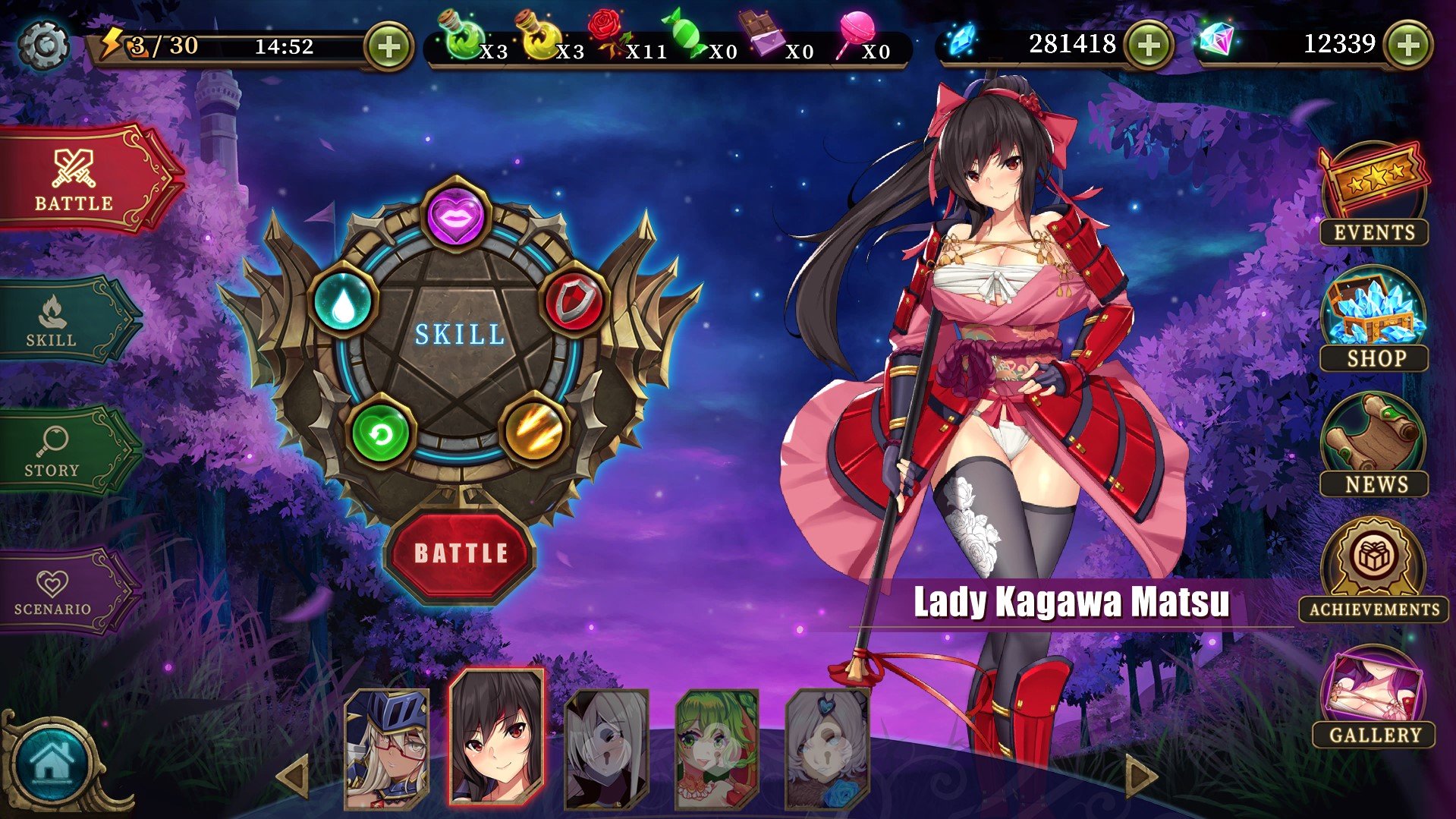The width and height of the screenshot is (1456, 819).
Task: View the Achievements
Action: [1374, 571]
